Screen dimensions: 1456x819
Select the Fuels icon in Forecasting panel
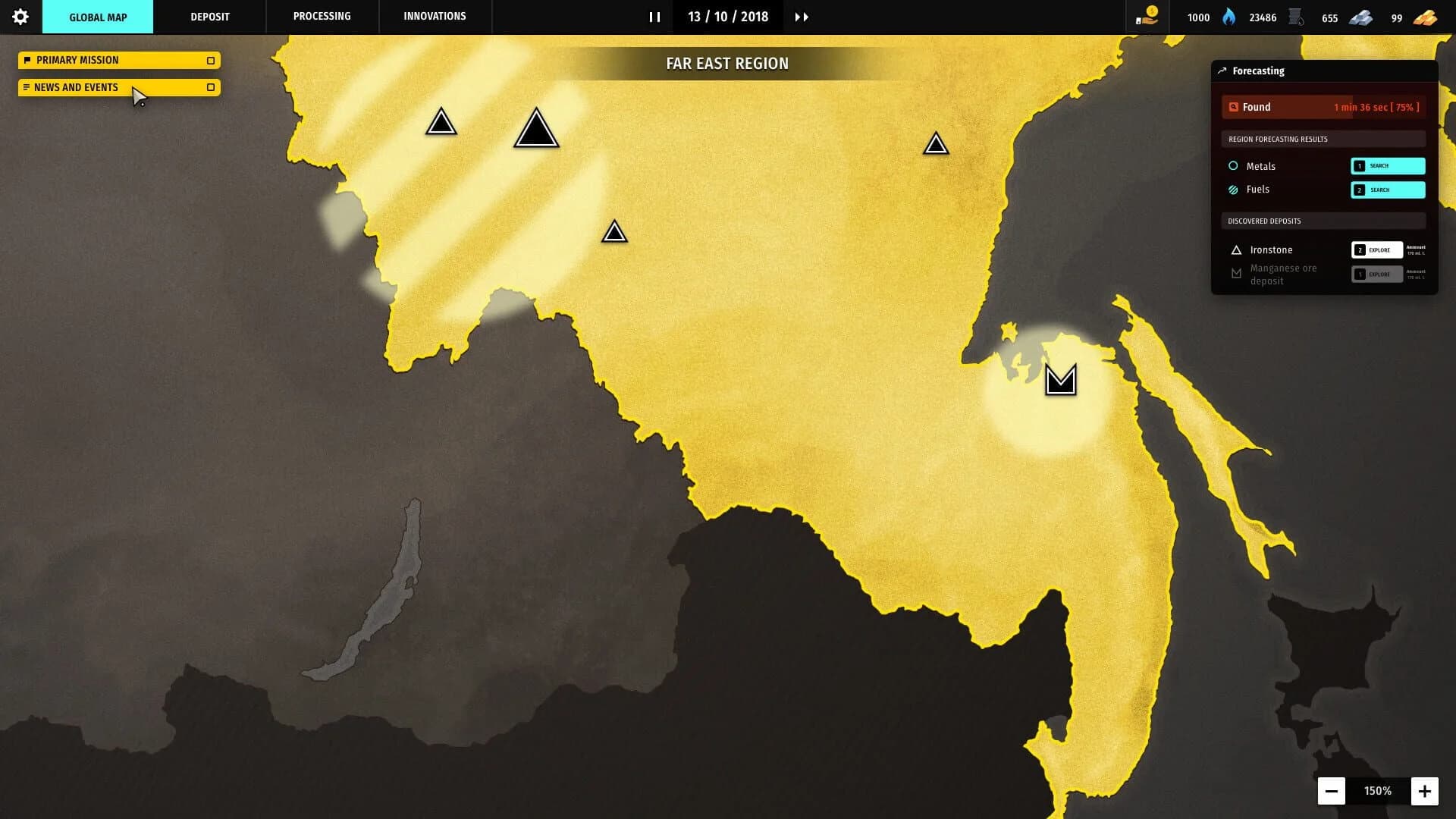[x=1234, y=190]
